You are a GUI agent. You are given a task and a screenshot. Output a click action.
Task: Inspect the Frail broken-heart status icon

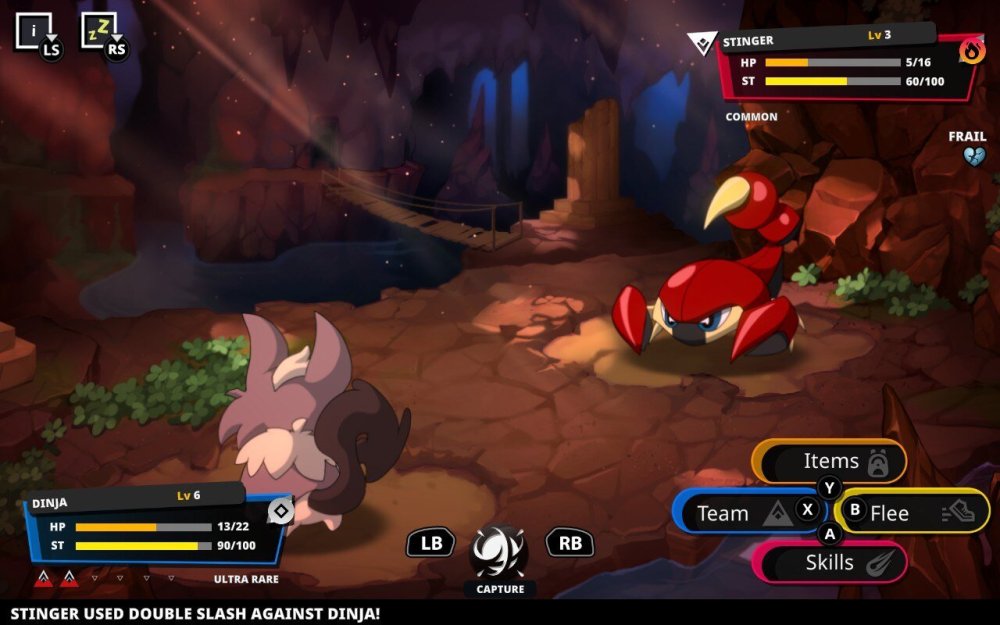point(973,156)
